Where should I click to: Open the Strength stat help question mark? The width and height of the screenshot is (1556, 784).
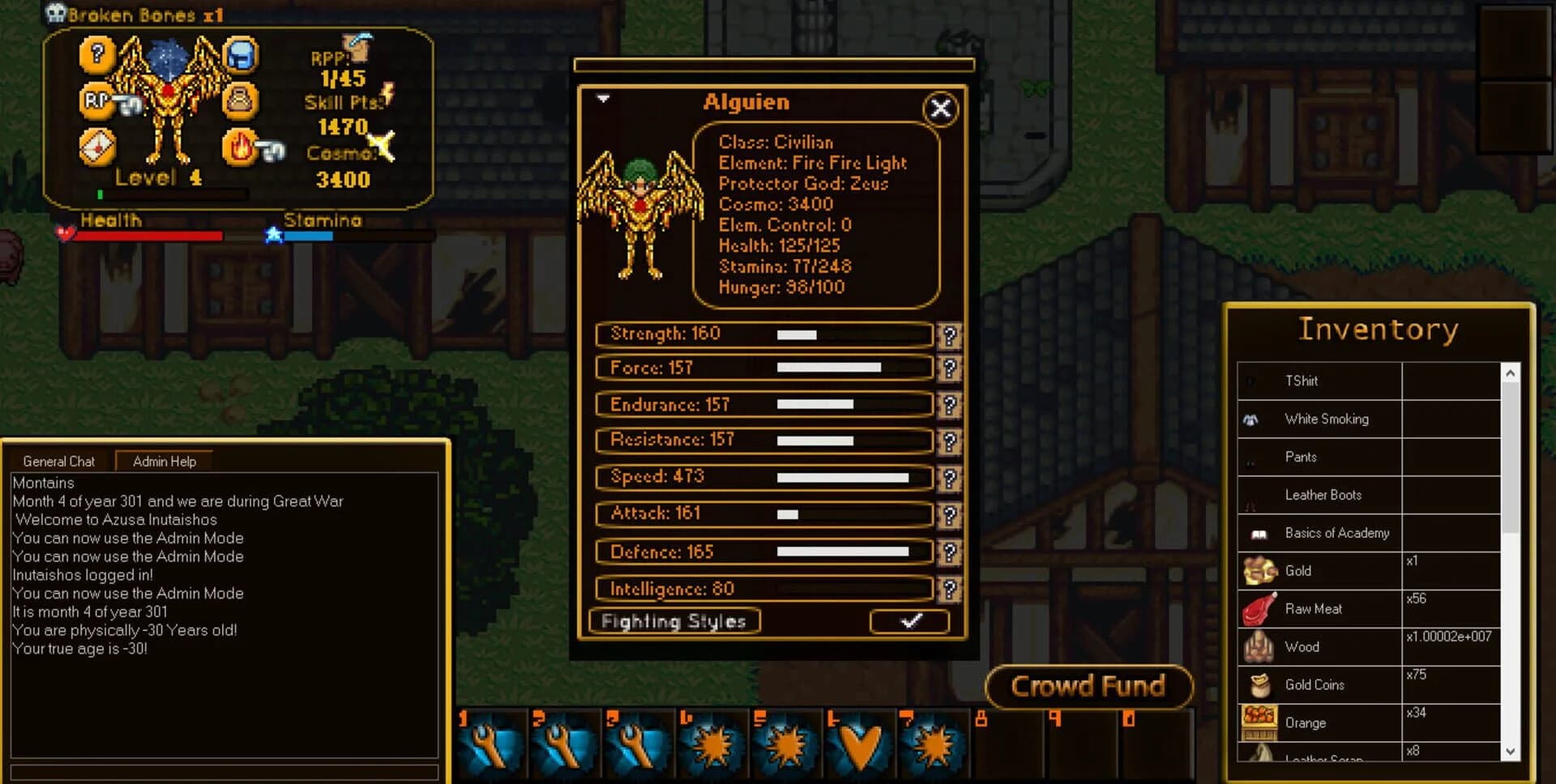coord(951,335)
